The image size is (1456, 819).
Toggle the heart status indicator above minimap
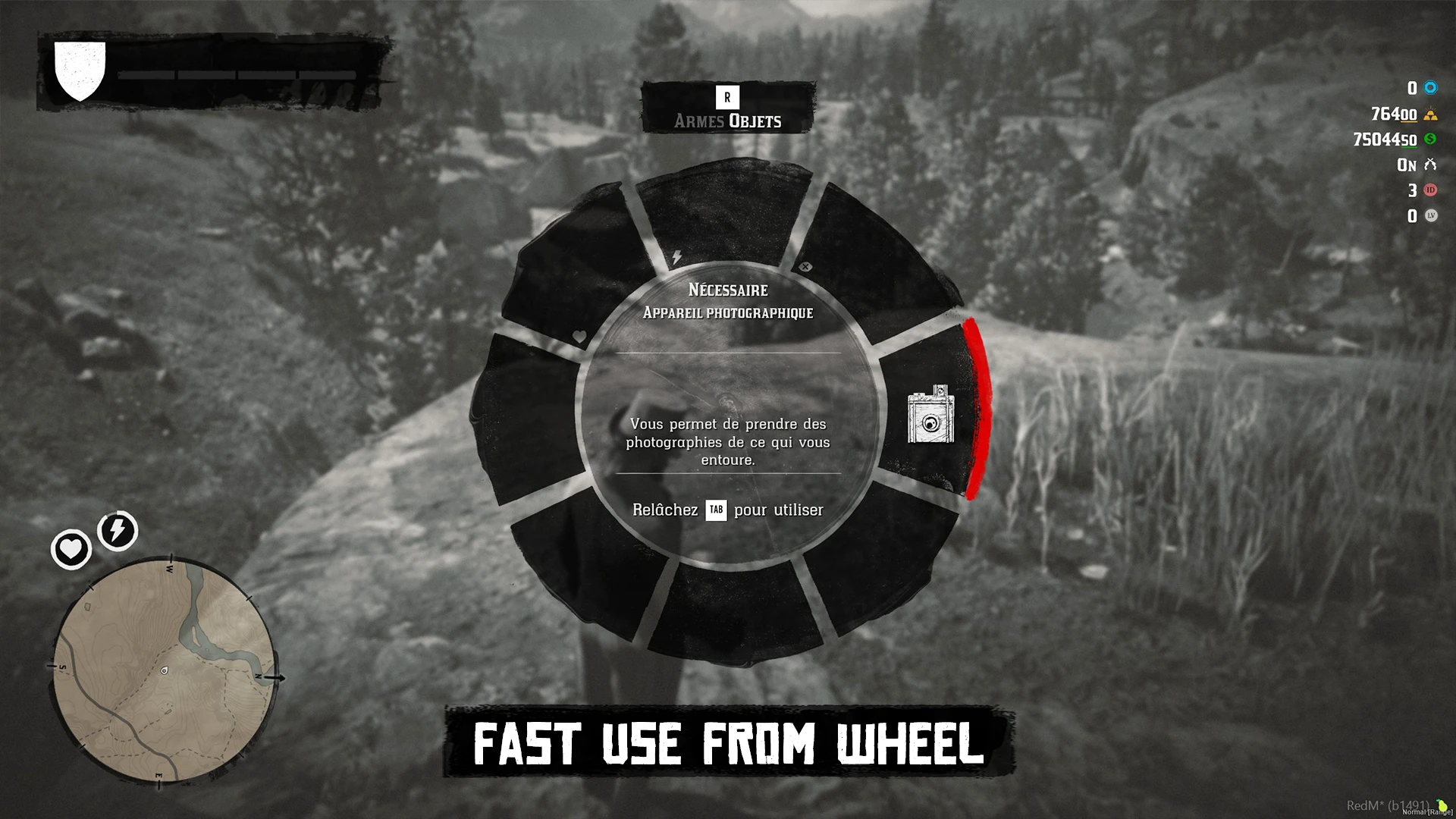point(71,548)
